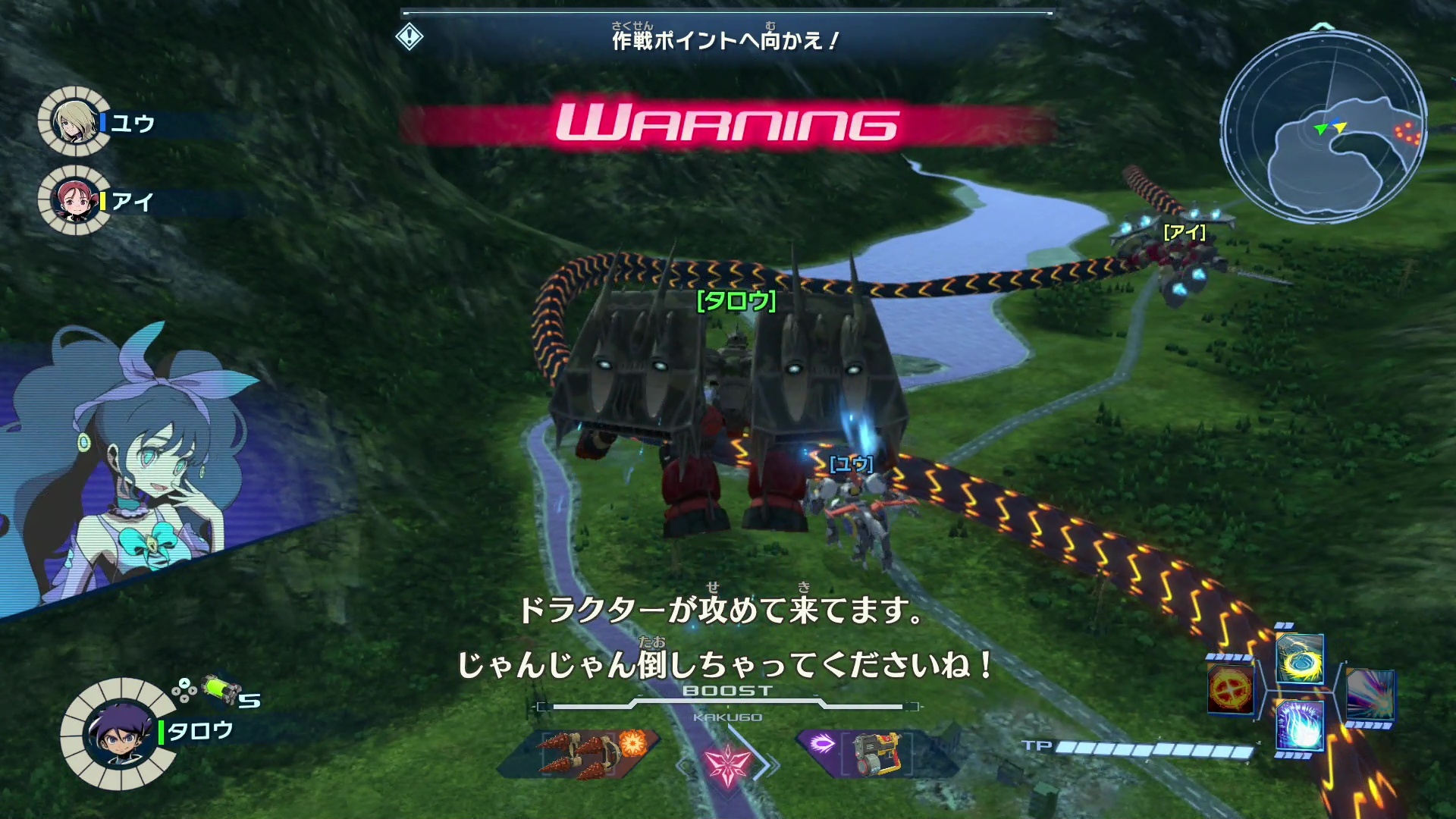This screenshot has width=1456, height=819.
Task: Activate the orange explosion skill icon
Action: pyautogui.click(x=1230, y=689)
